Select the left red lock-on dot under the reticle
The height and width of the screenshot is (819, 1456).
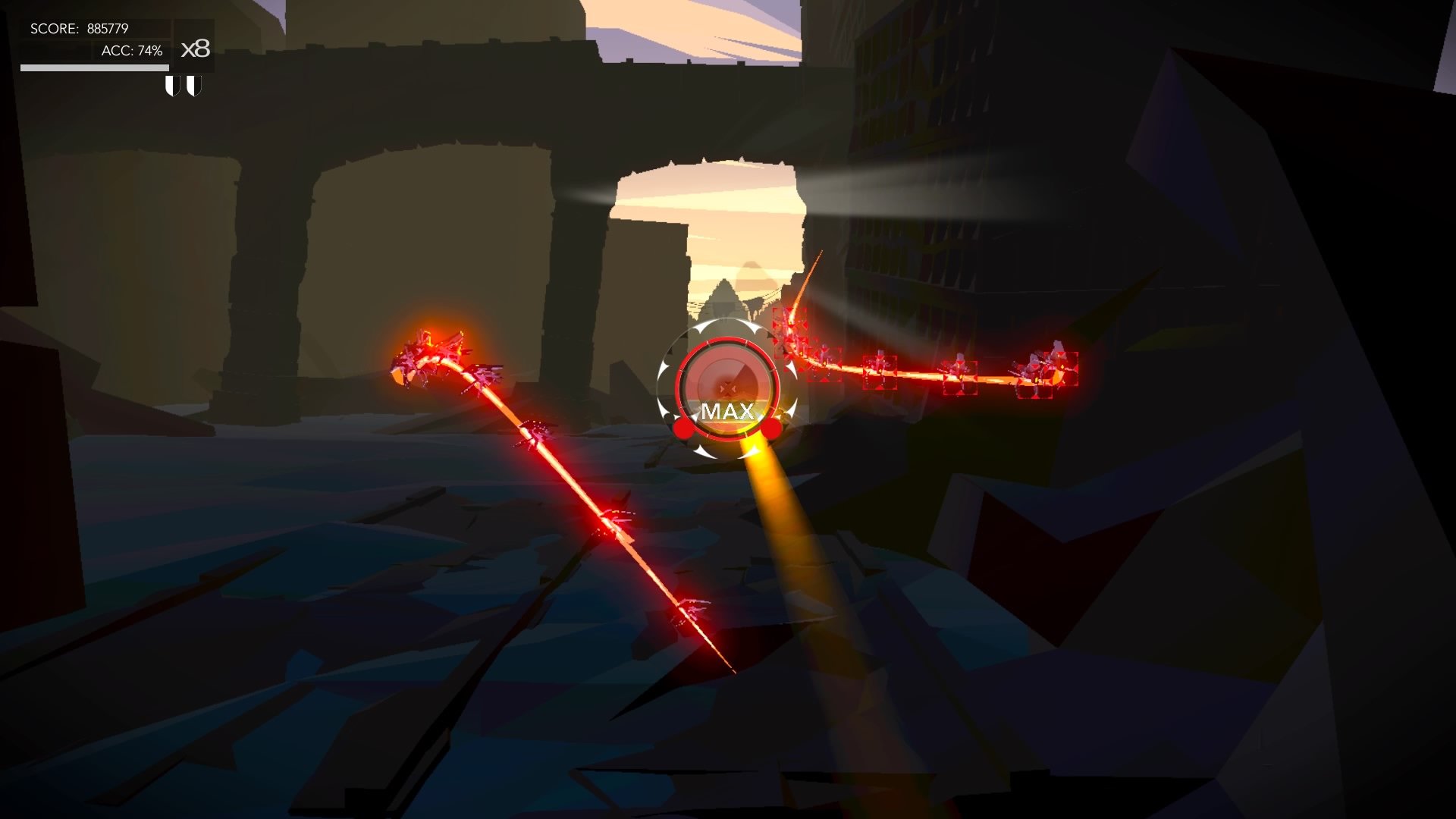coord(682,429)
